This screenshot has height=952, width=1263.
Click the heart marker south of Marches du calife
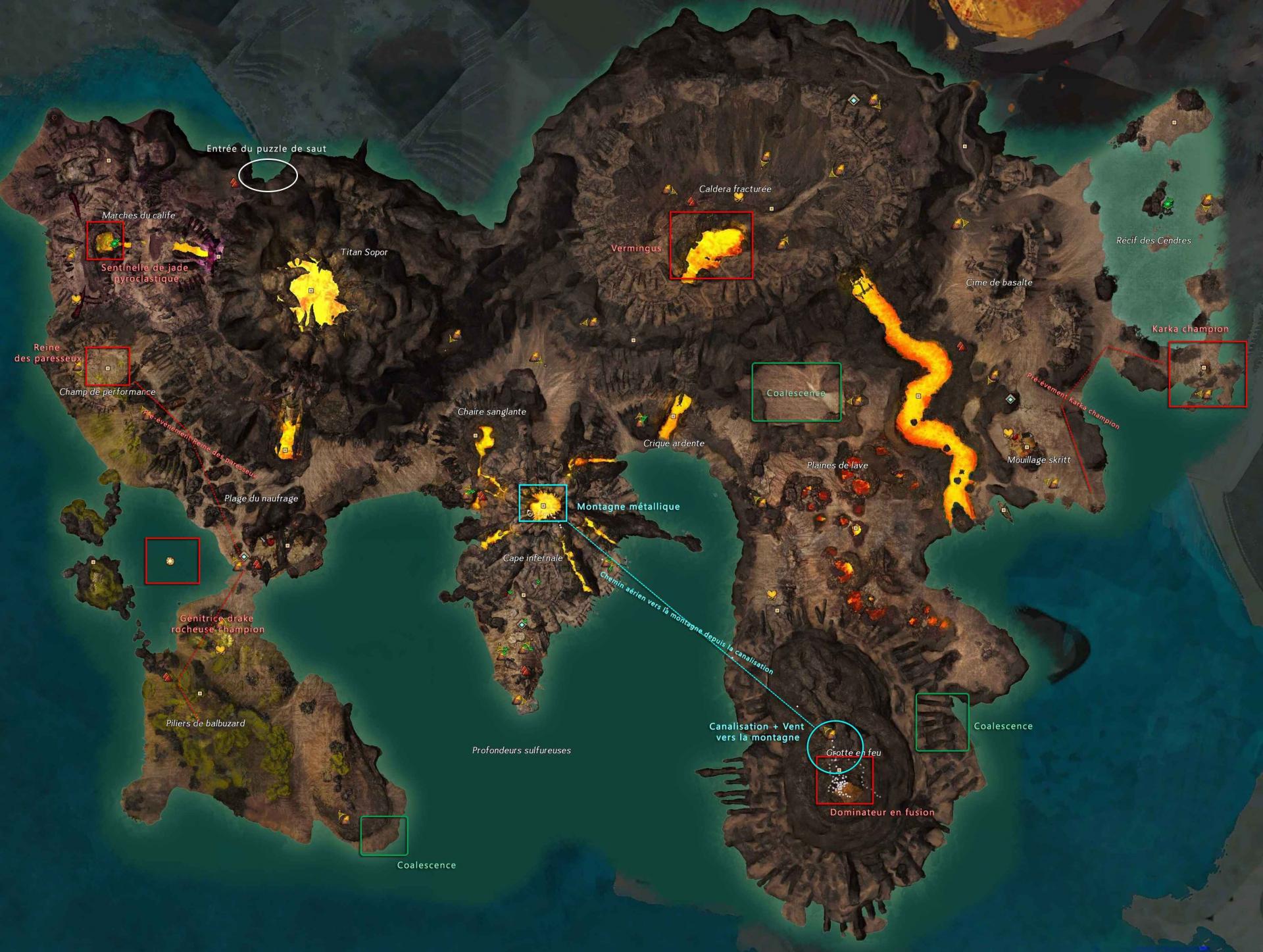click(x=76, y=299)
